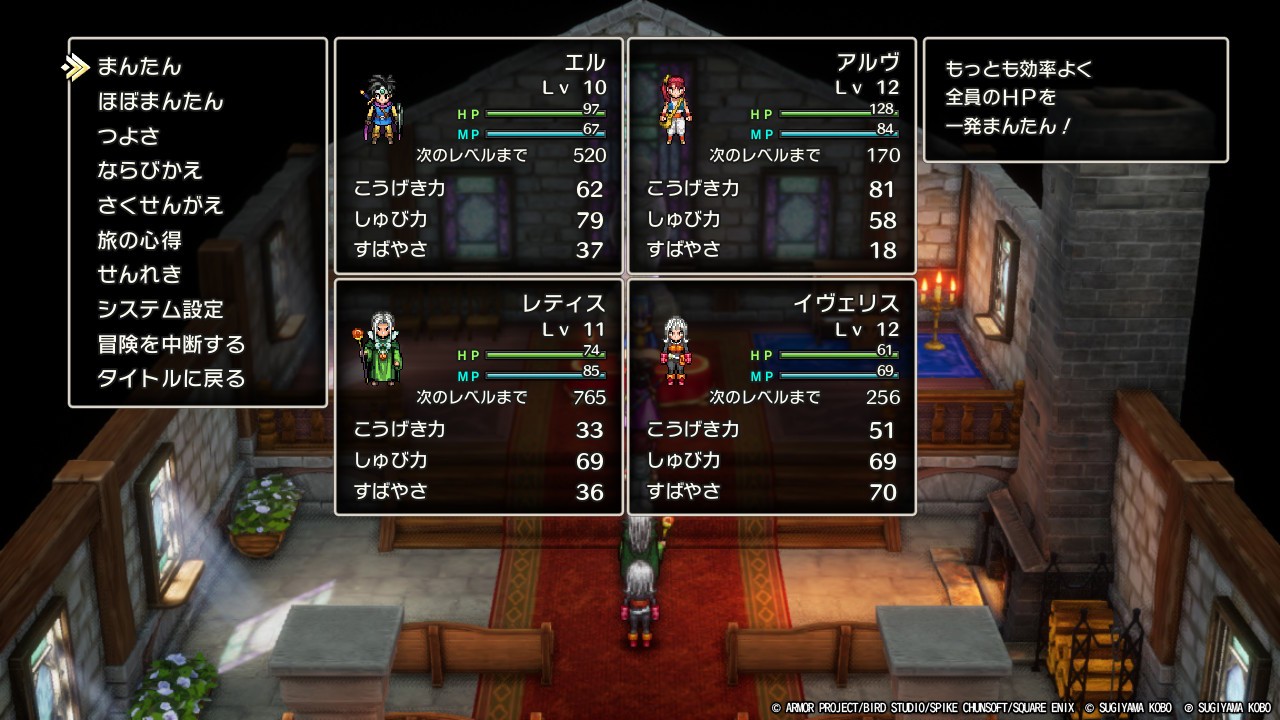Select party member エル's status panel
1280x720 pixels.
479,156
